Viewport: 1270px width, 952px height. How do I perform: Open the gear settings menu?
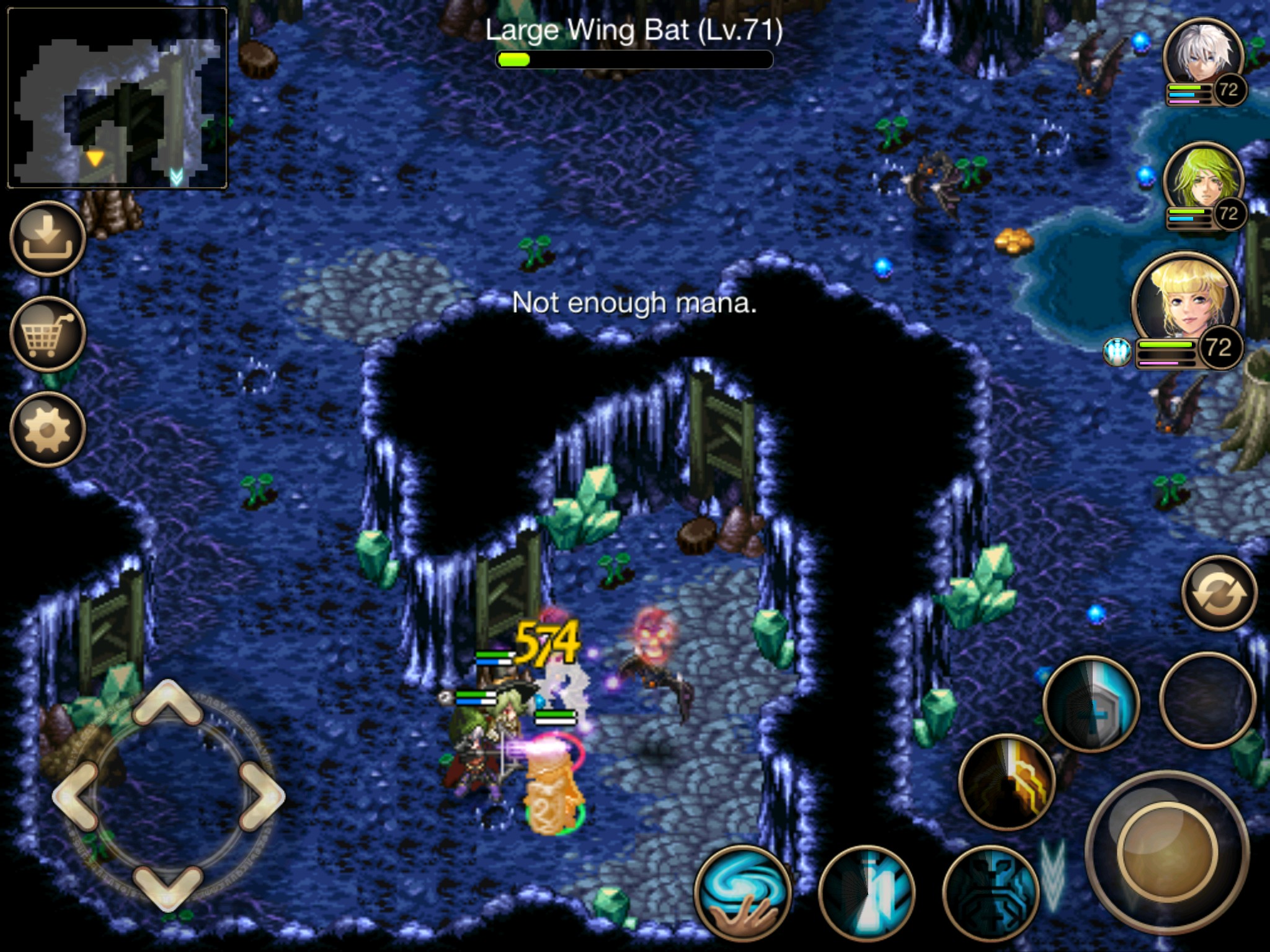pyautogui.click(x=47, y=429)
